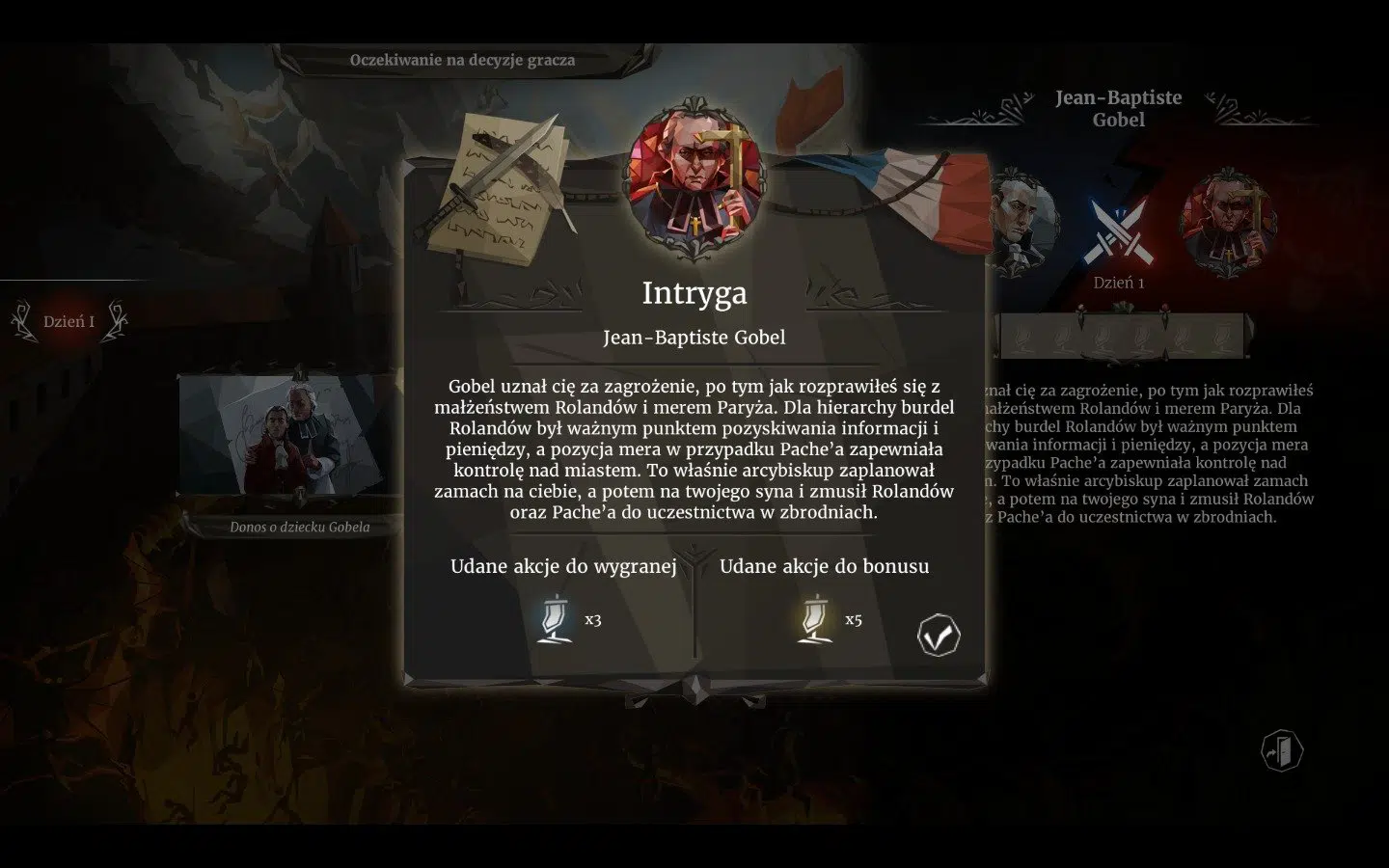Click the exit door icon
Image resolution: width=1389 pixels, height=868 pixels.
1282,750
